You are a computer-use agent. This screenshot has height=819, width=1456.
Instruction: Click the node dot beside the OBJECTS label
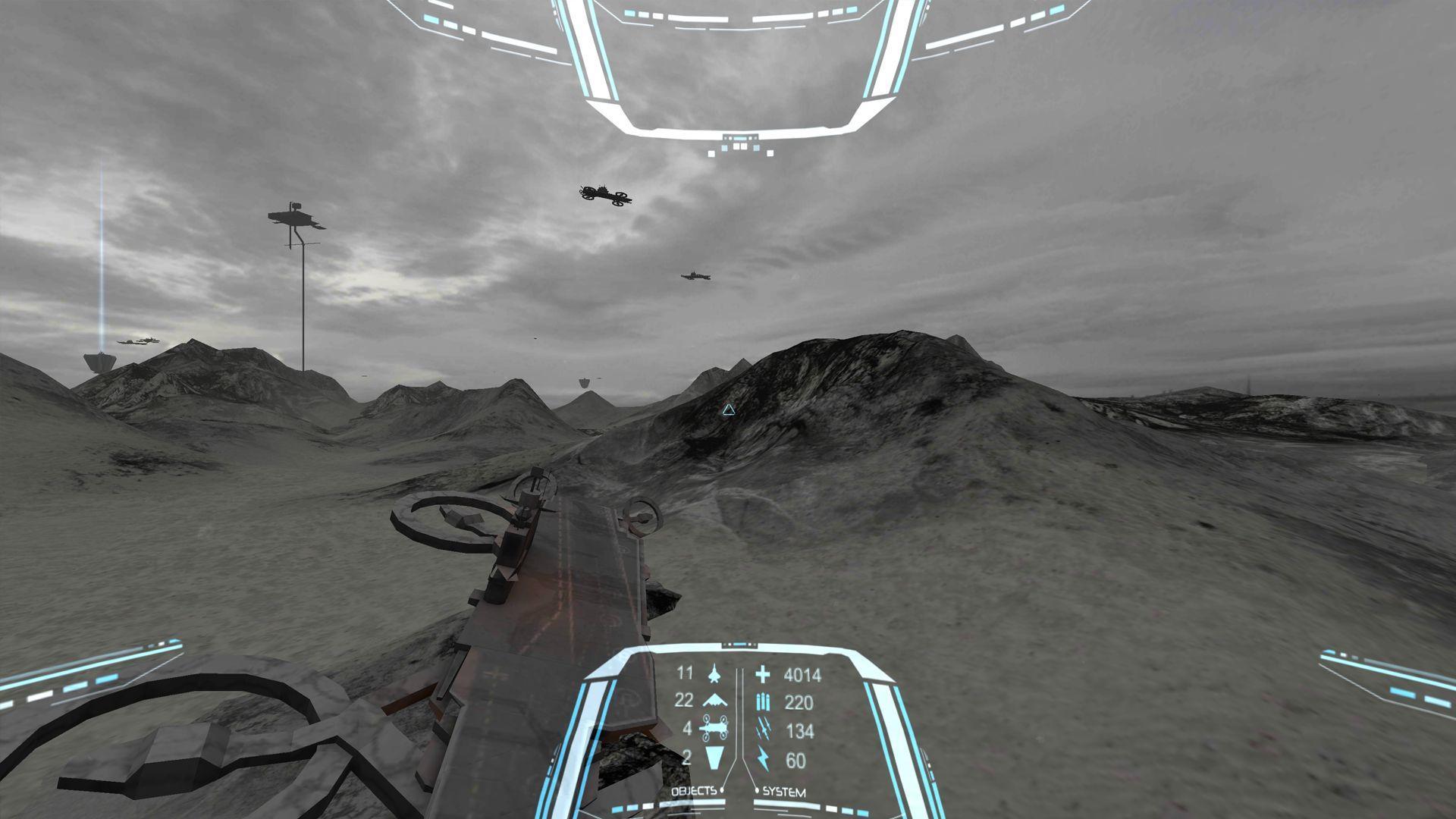722,789
